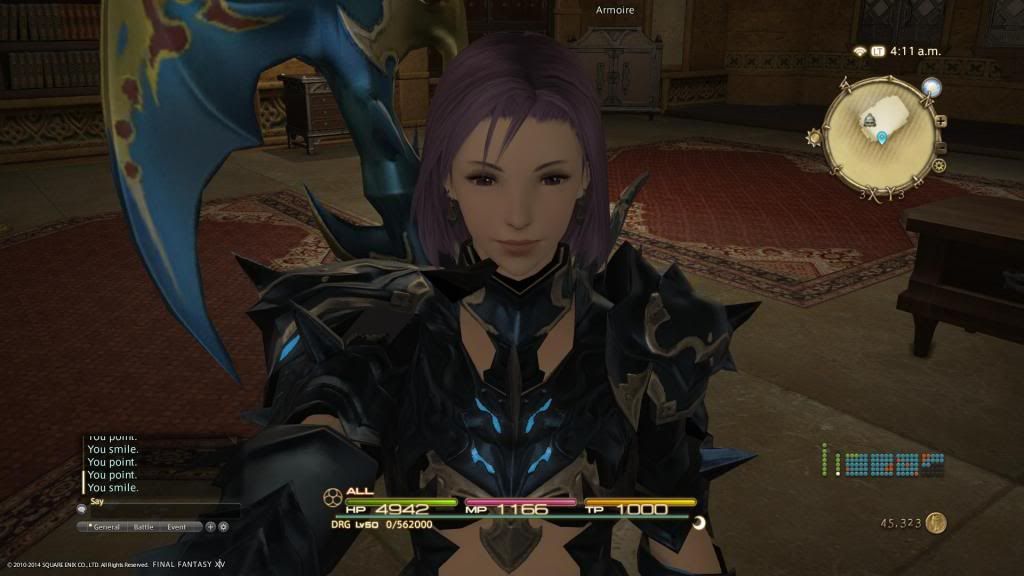This screenshot has height=576, width=1024.
Task: Toggle the LT clock time display
Action: coord(877,51)
